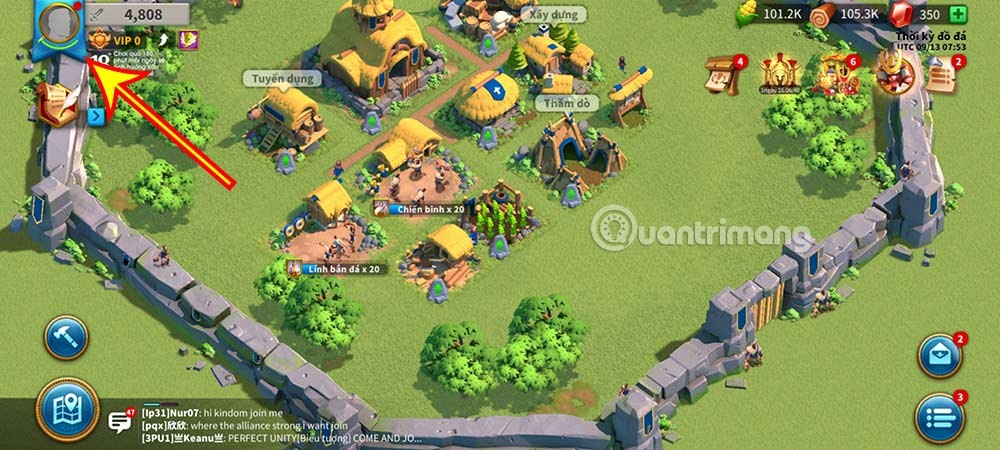Open the mail envelope inbox
The image size is (1000, 450).
[x=940, y=356]
